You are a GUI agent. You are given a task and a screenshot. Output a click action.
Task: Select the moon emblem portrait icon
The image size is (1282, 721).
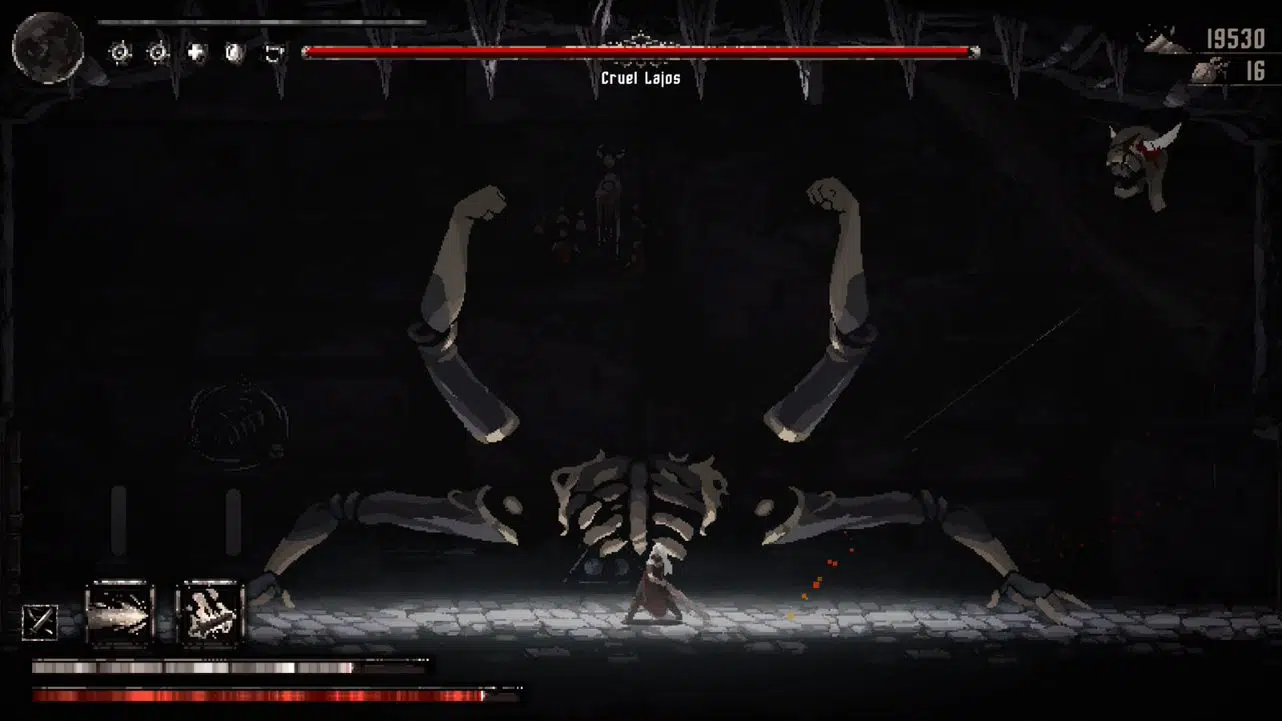[x=48, y=45]
